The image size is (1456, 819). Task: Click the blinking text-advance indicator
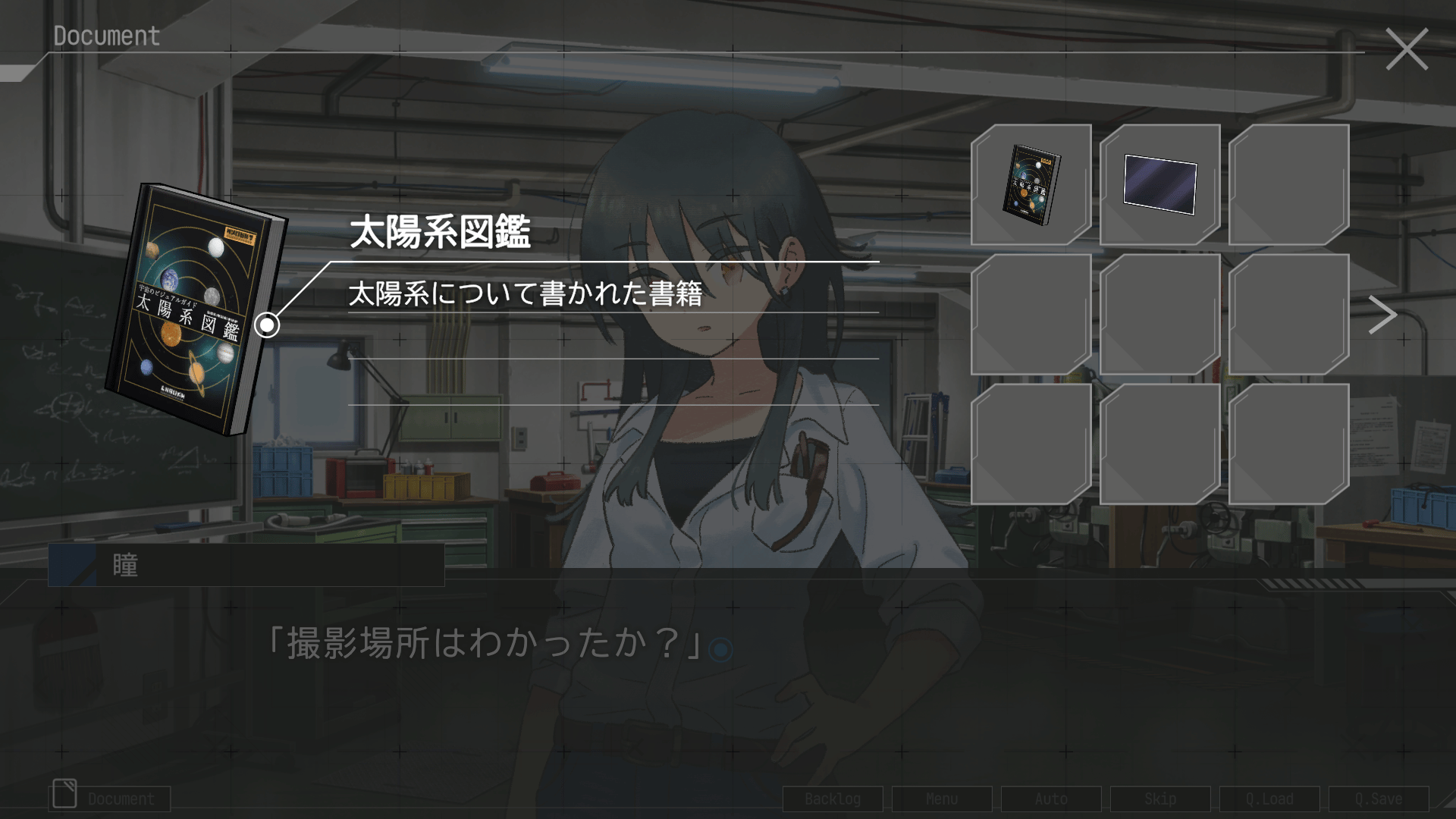pos(720,651)
